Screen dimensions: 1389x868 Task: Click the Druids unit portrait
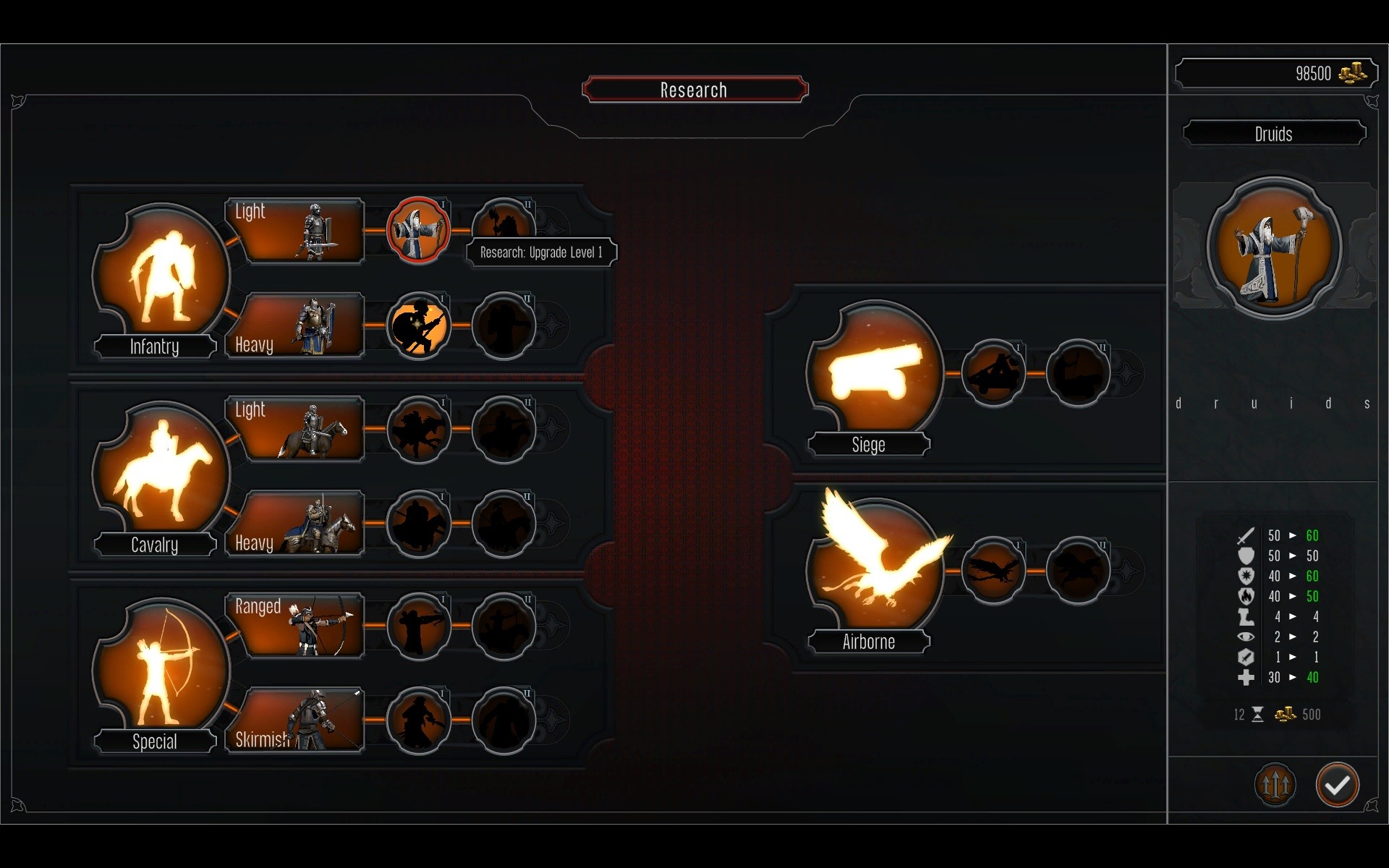1274,247
